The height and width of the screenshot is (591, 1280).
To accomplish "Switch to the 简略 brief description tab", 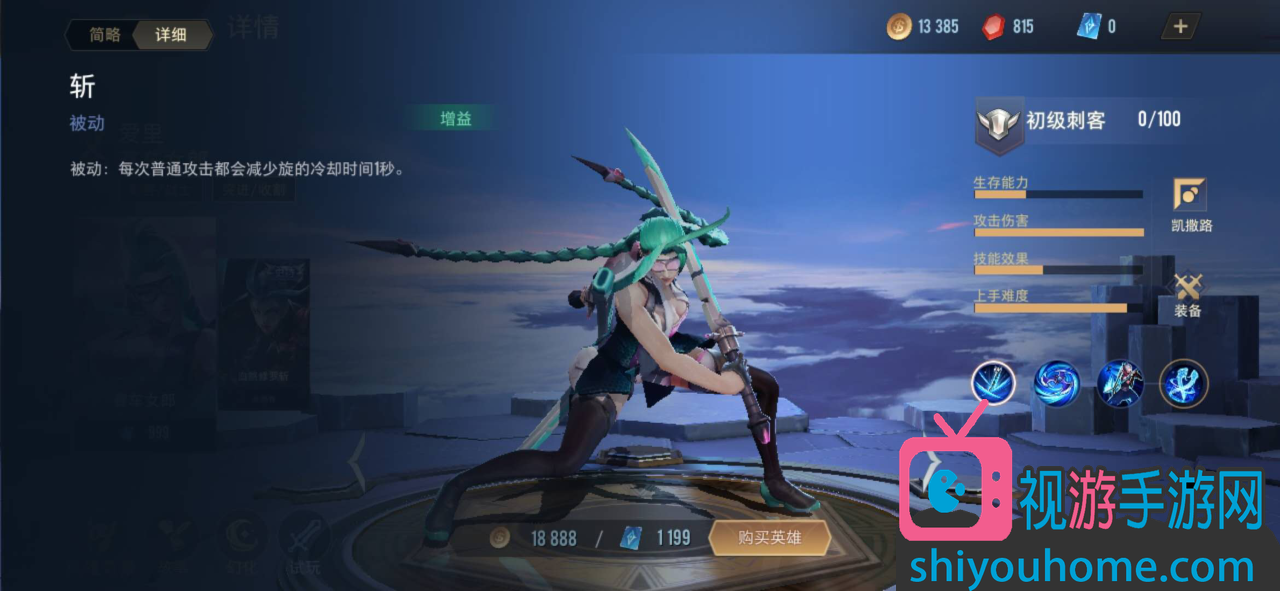I will [104, 35].
